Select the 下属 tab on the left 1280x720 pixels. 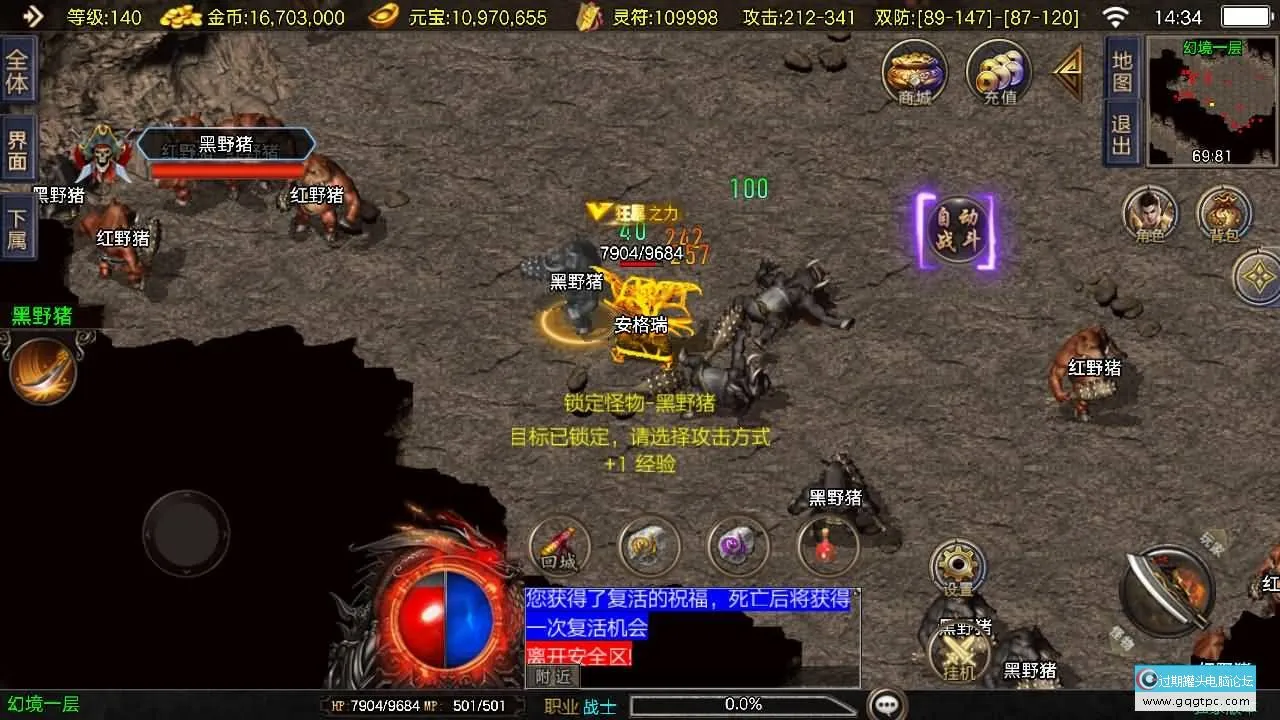(18, 228)
